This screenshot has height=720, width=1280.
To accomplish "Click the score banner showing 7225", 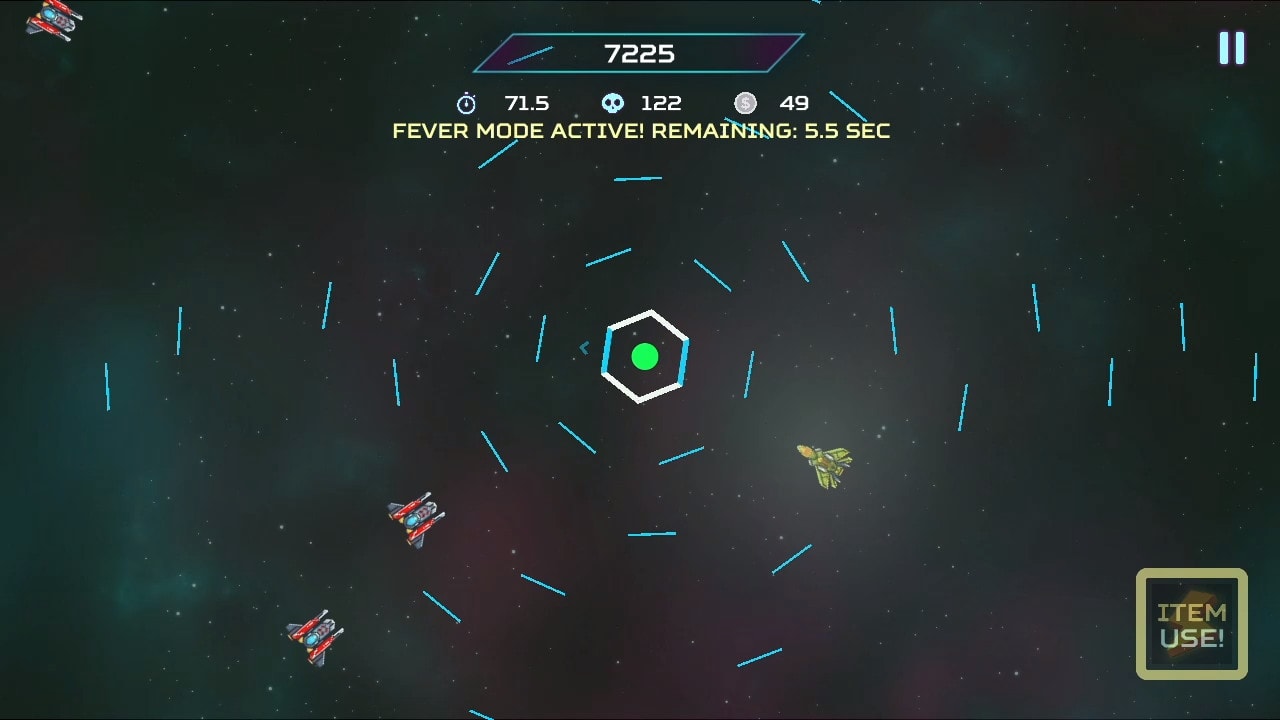I will click(x=640, y=54).
